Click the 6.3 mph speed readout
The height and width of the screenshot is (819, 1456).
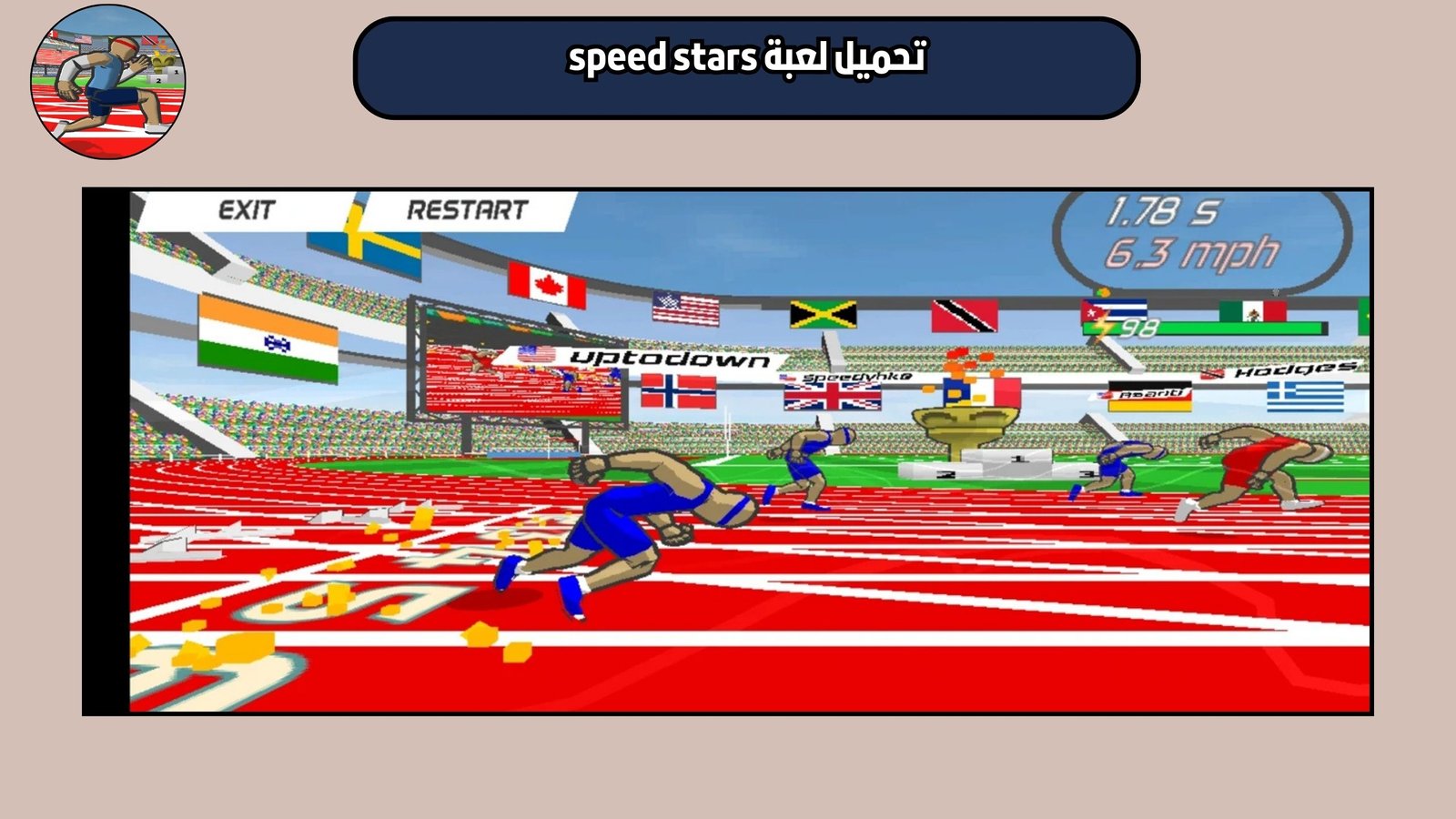click(x=1192, y=253)
